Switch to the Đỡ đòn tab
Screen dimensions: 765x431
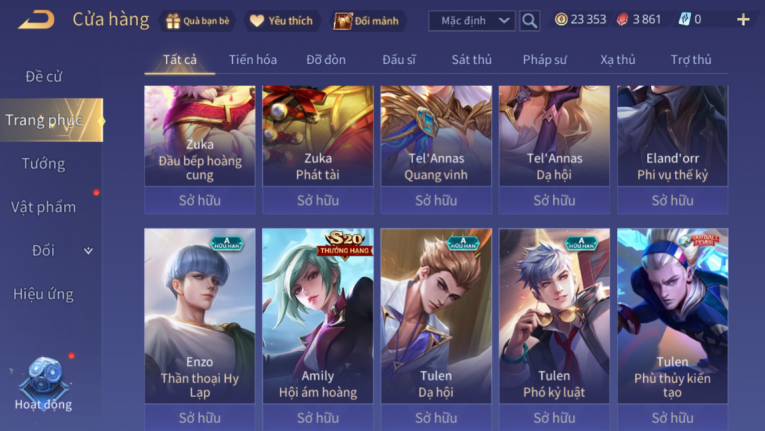326,59
